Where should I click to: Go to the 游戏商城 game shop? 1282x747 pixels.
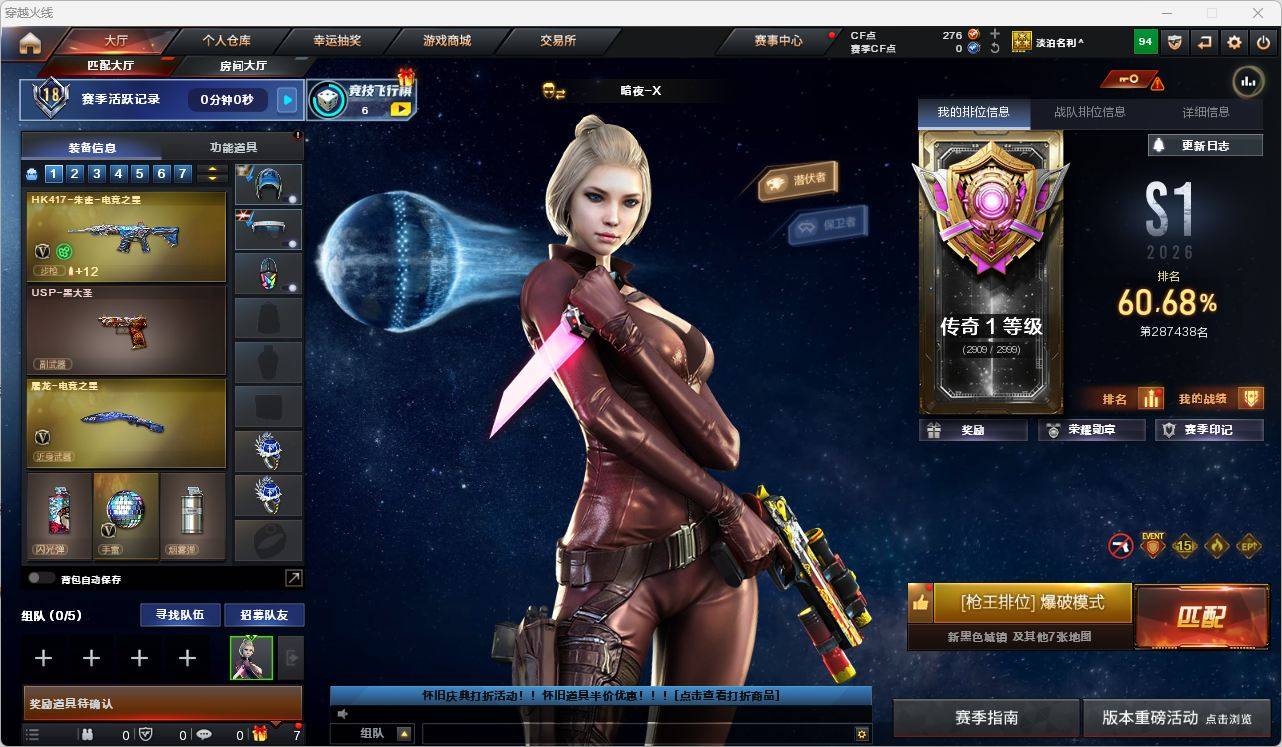[x=447, y=41]
